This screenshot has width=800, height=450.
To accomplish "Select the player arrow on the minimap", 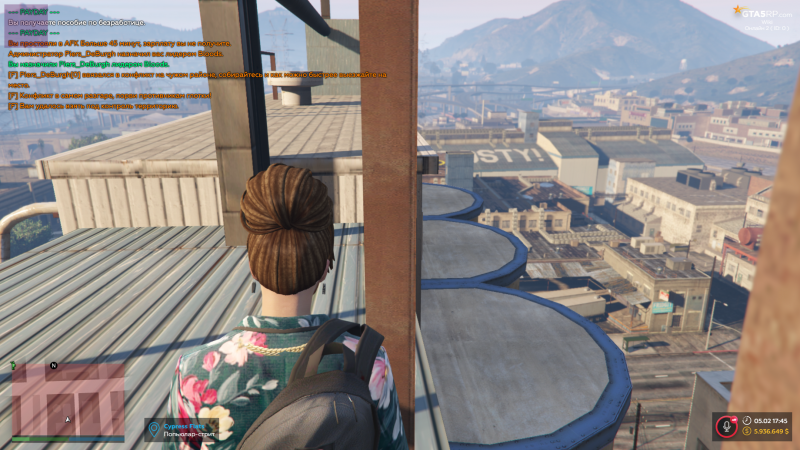I will (x=68, y=419).
